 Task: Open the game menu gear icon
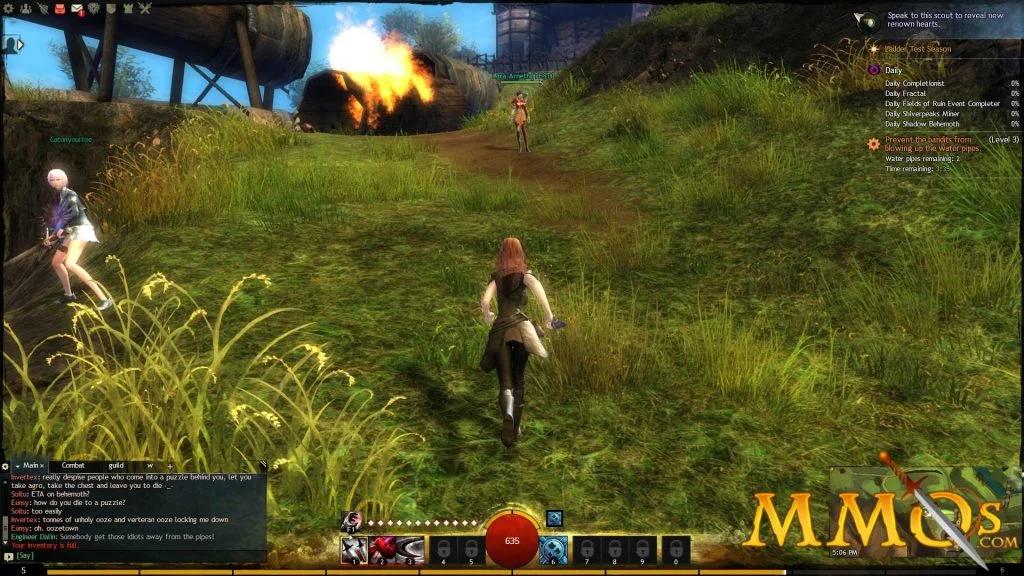(x=7, y=9)
